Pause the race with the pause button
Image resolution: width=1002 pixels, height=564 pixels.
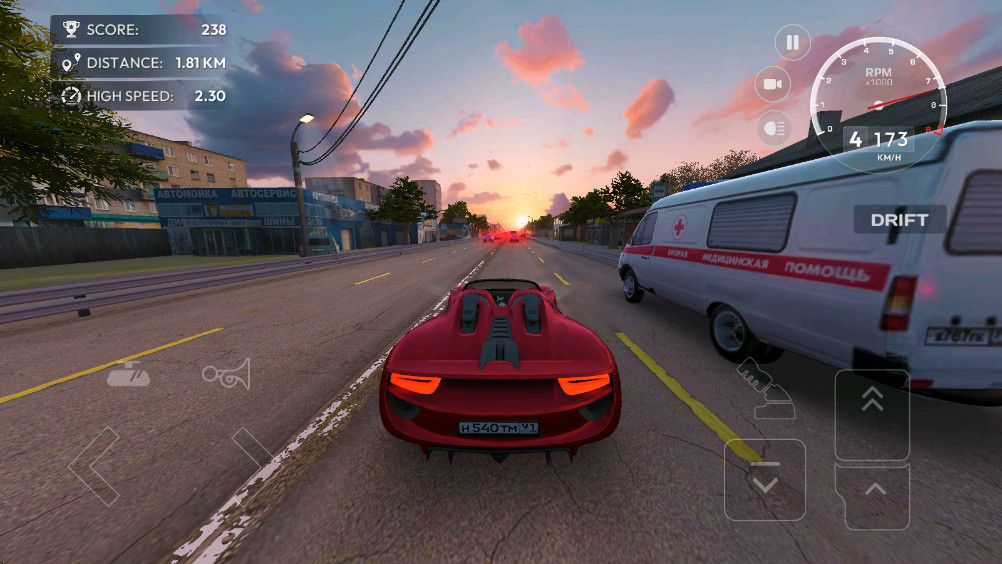pyautogui.click(x=792, y=42)
